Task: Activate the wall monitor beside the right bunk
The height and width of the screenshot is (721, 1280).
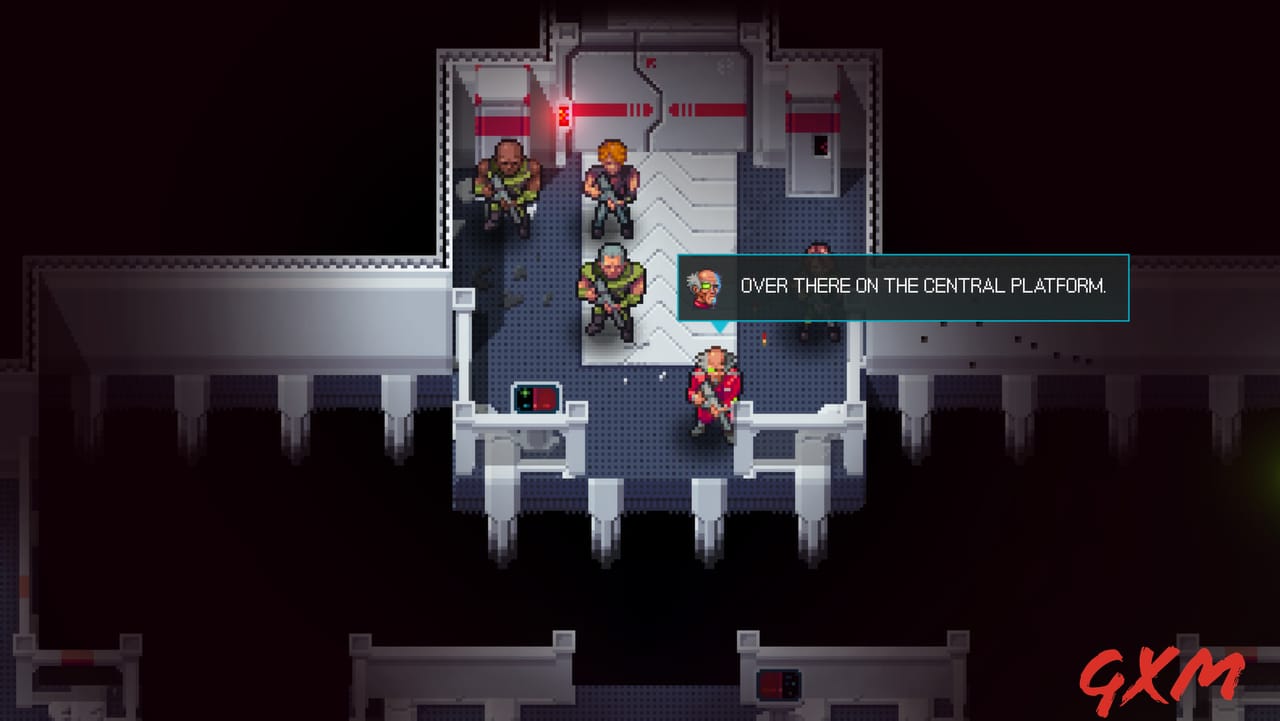Action: (822, 148)
